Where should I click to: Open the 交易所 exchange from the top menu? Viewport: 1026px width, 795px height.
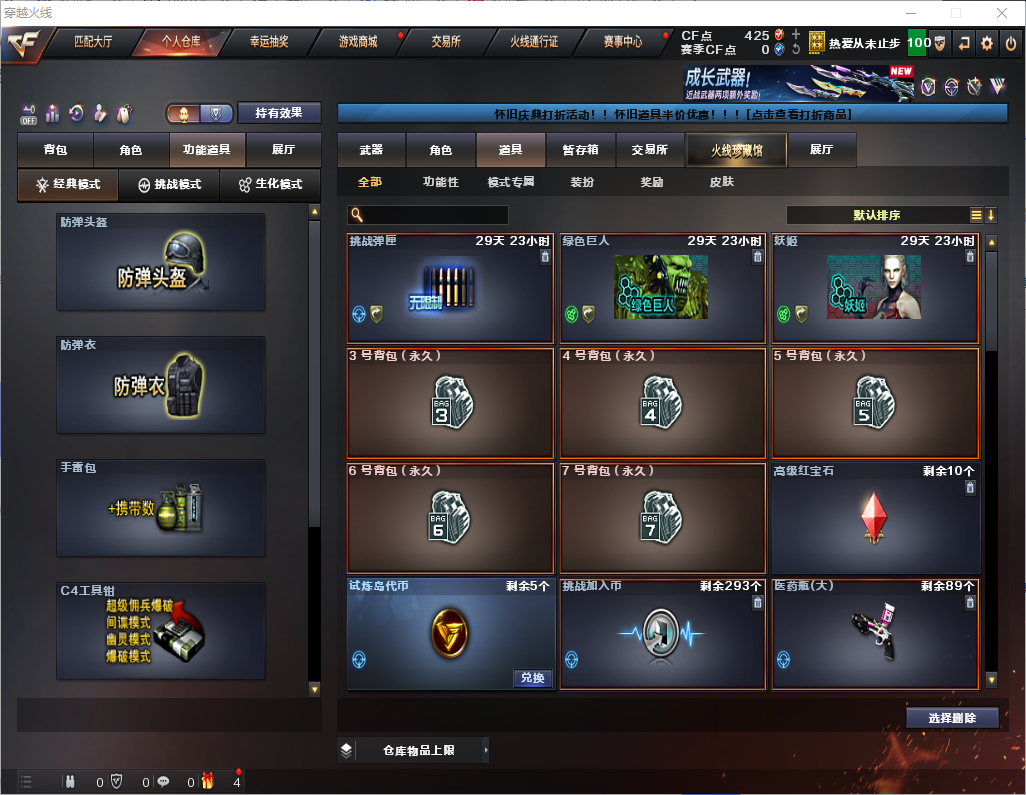446,42
